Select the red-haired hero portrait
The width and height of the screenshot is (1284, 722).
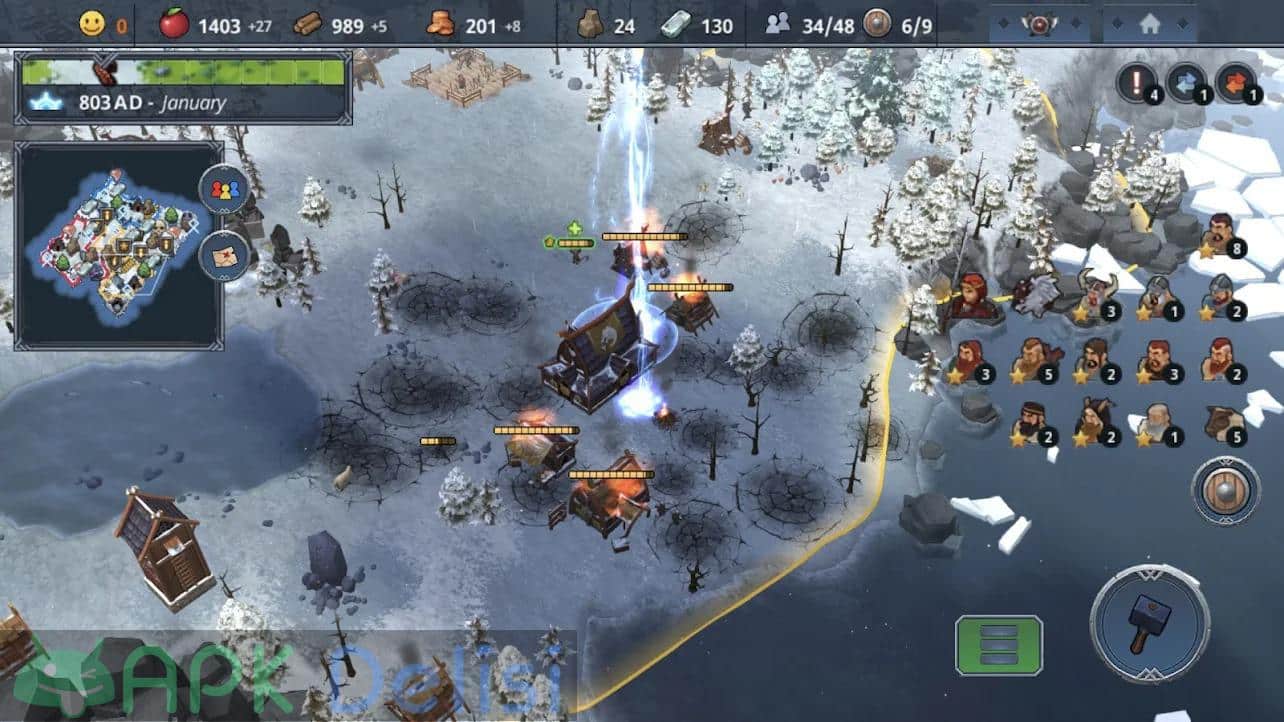click(x=971, y=296)
